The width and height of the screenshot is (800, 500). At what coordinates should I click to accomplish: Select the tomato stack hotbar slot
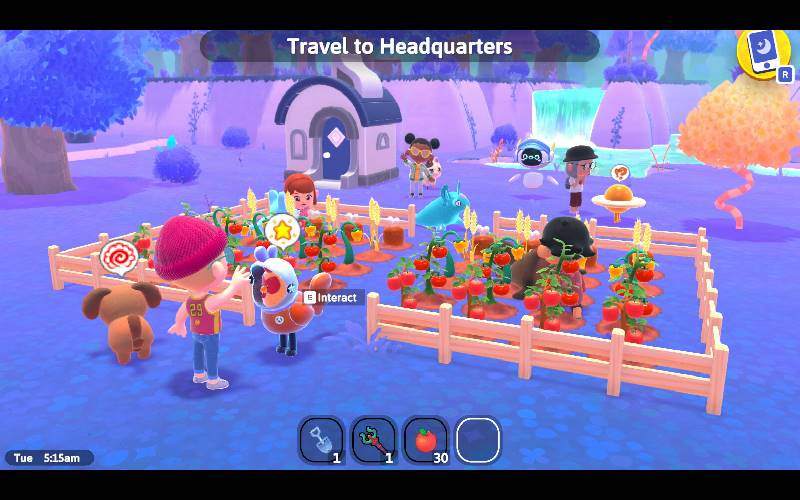[426, 440]
